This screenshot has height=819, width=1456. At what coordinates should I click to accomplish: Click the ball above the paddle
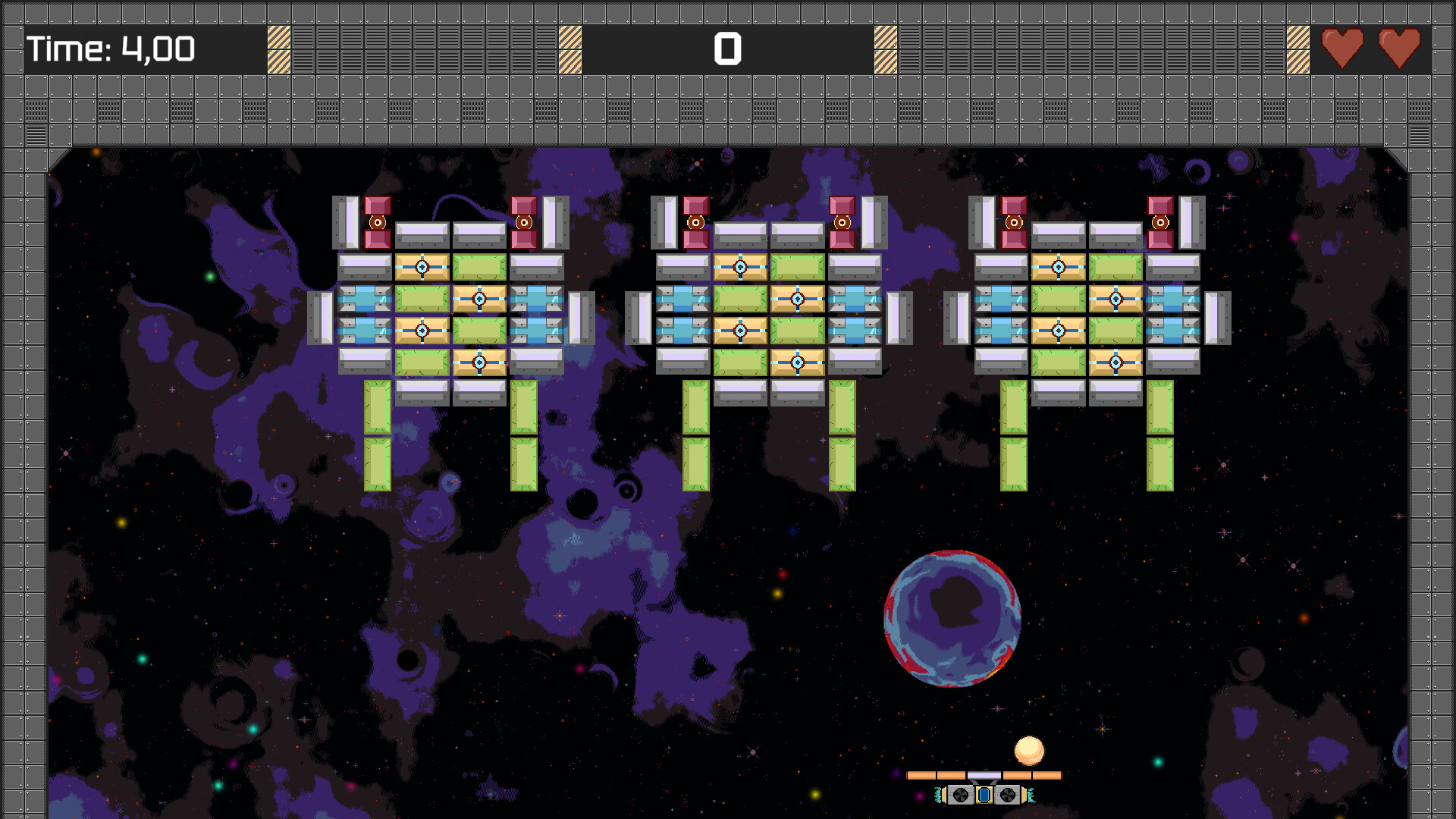[x=1029, y=752]
